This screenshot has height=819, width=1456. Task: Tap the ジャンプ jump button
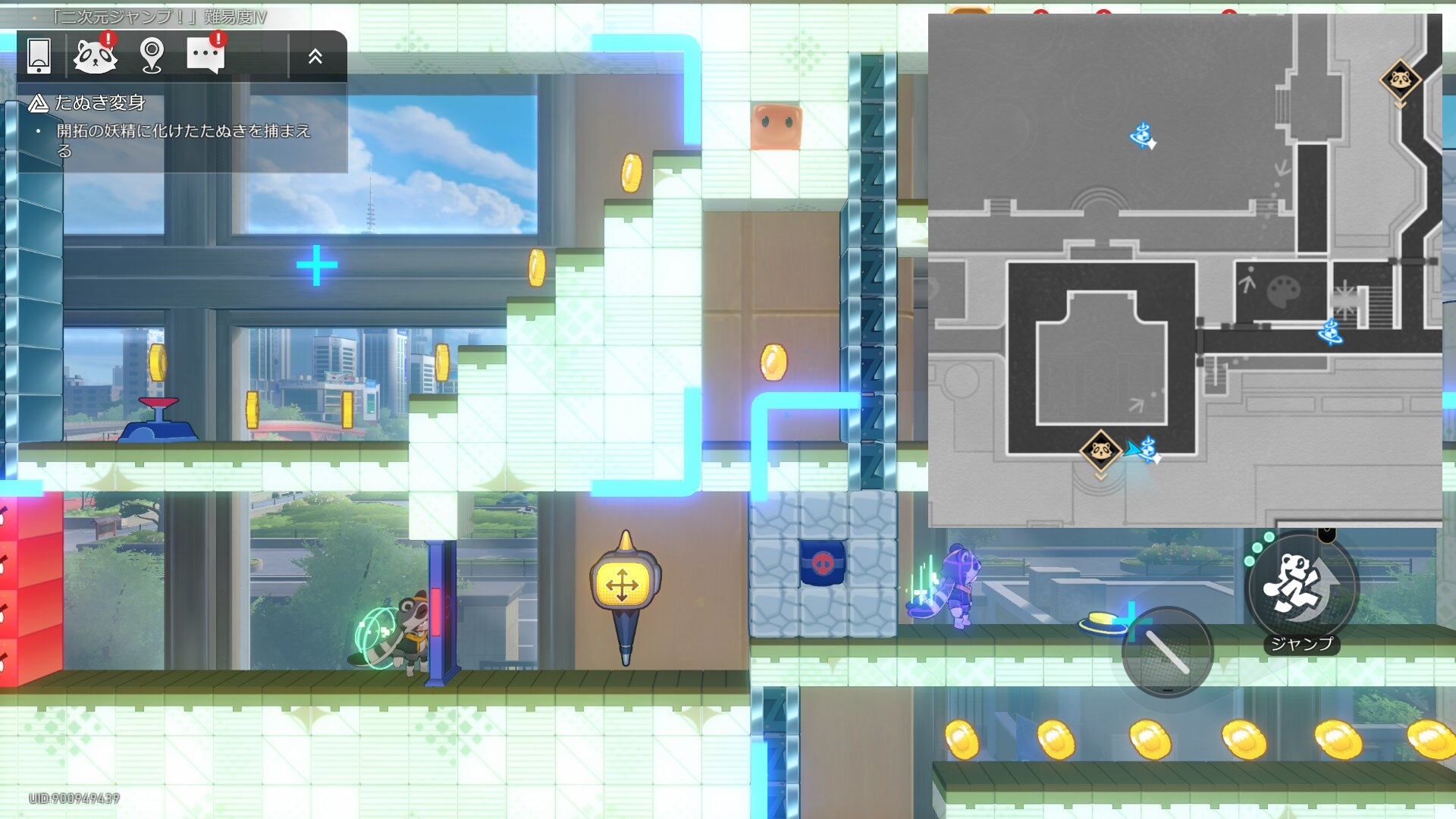pos(1301,588)
